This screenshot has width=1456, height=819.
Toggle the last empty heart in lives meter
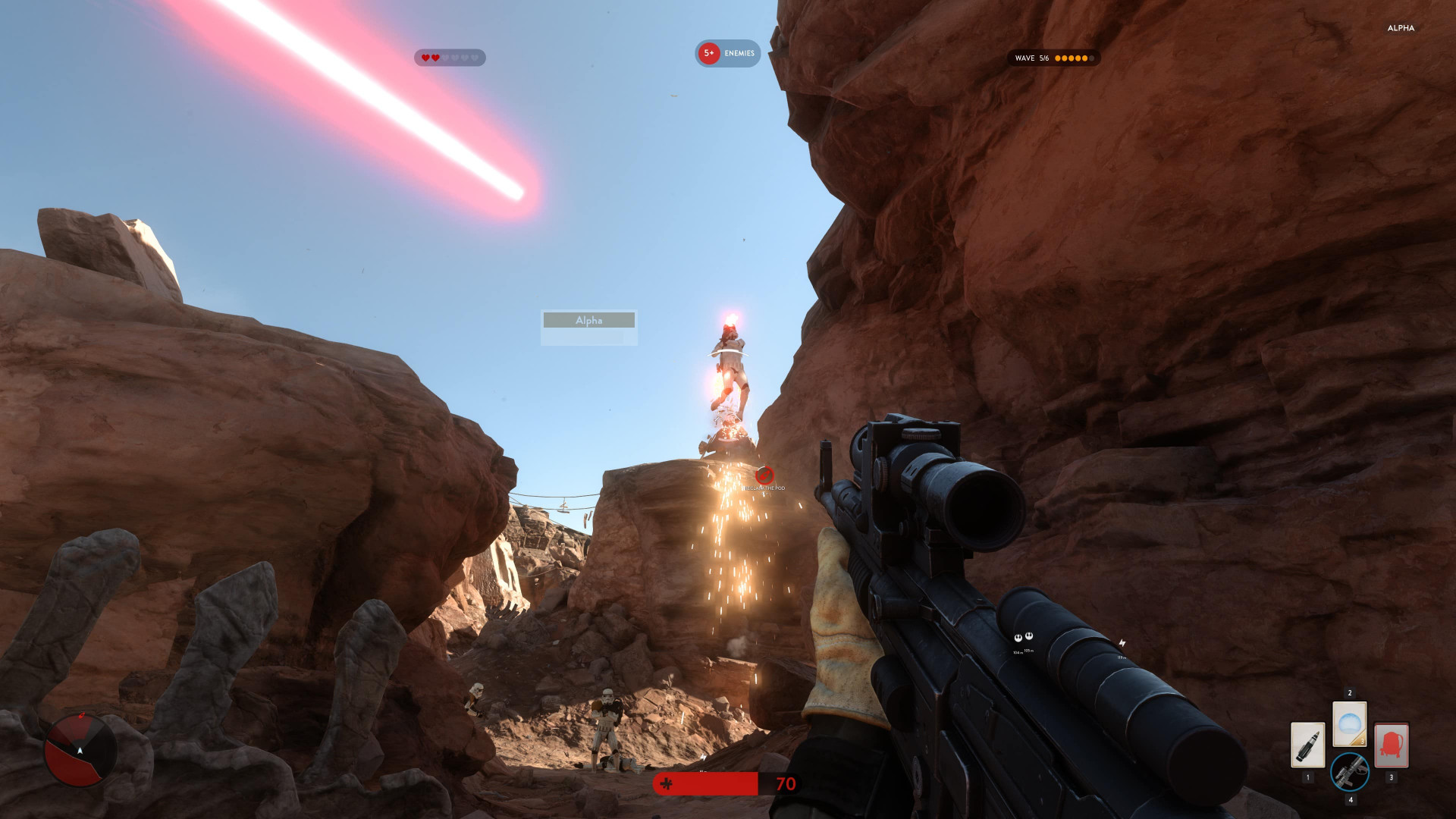[475, 58]
